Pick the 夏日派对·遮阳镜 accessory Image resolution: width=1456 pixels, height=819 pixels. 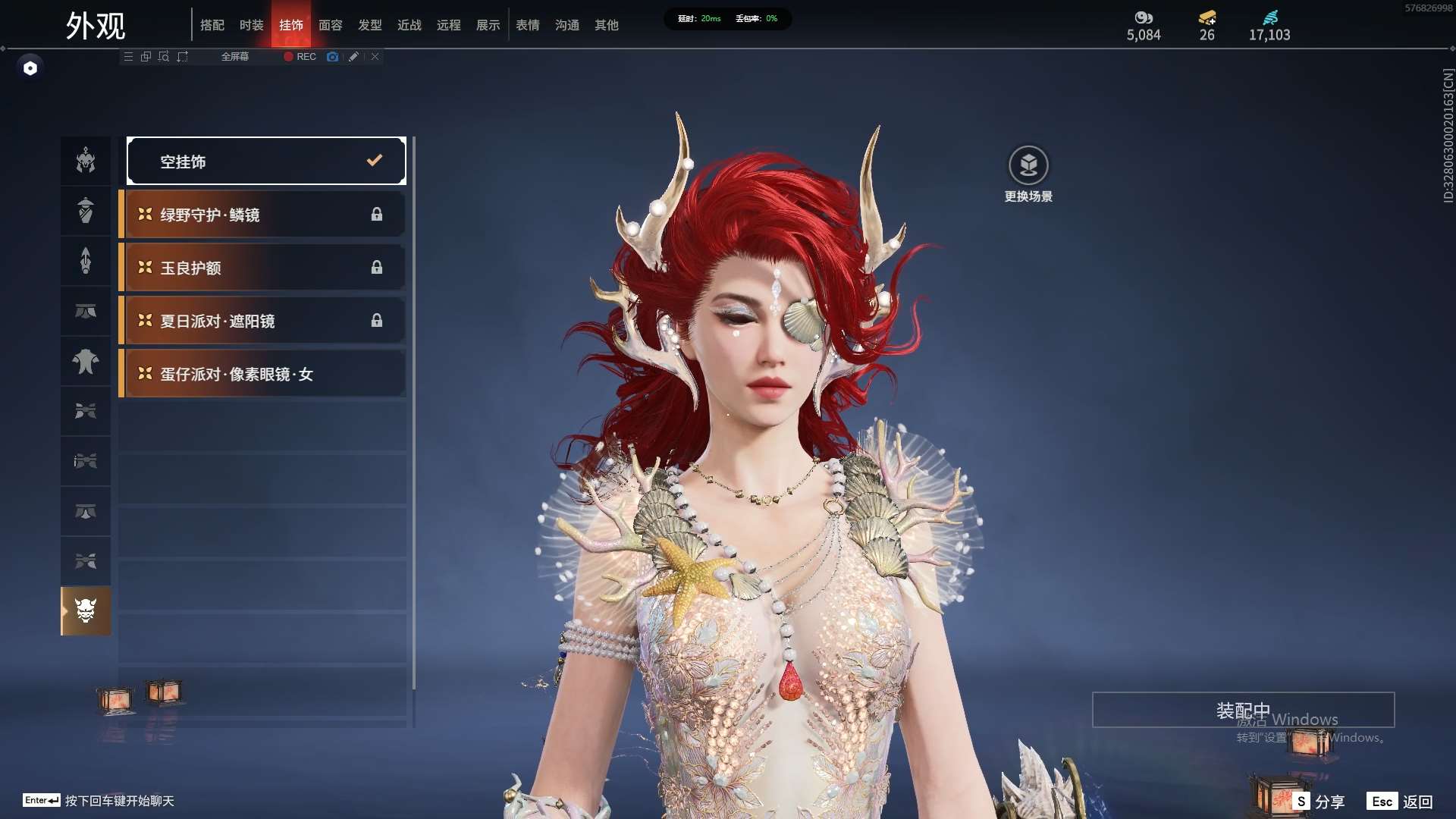click(x=262, y=321)
